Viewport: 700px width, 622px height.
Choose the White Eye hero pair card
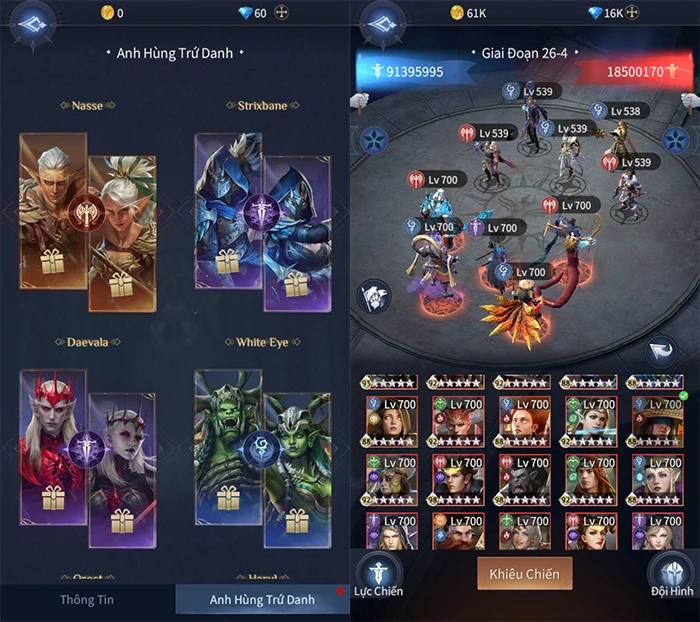coord(263,447)
